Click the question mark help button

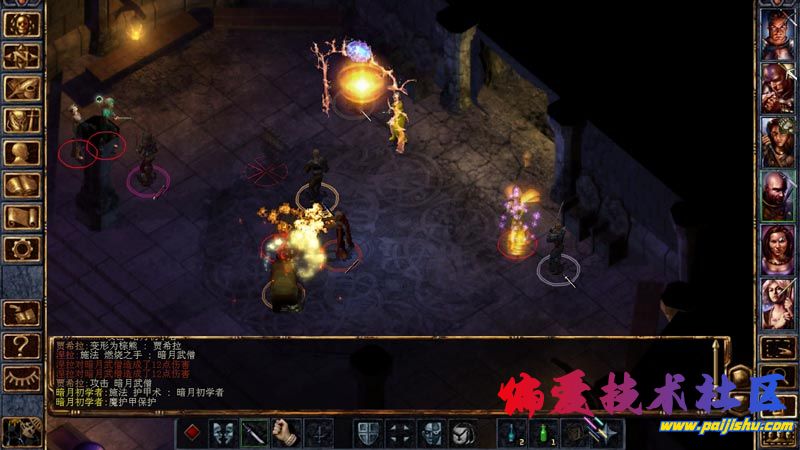pyautogui.click(x=22, y=345)
